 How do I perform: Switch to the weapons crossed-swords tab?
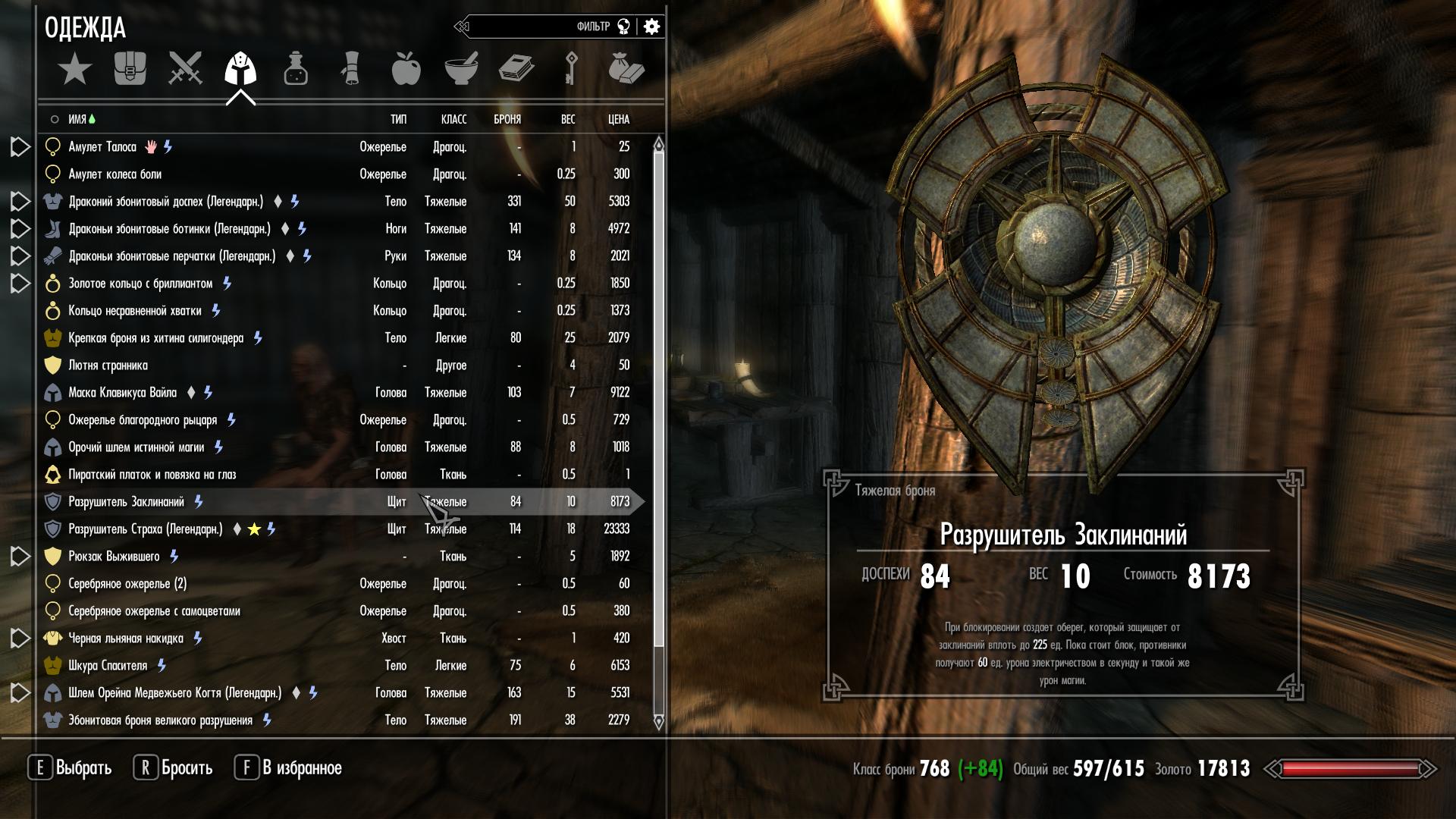click(185, 68)
